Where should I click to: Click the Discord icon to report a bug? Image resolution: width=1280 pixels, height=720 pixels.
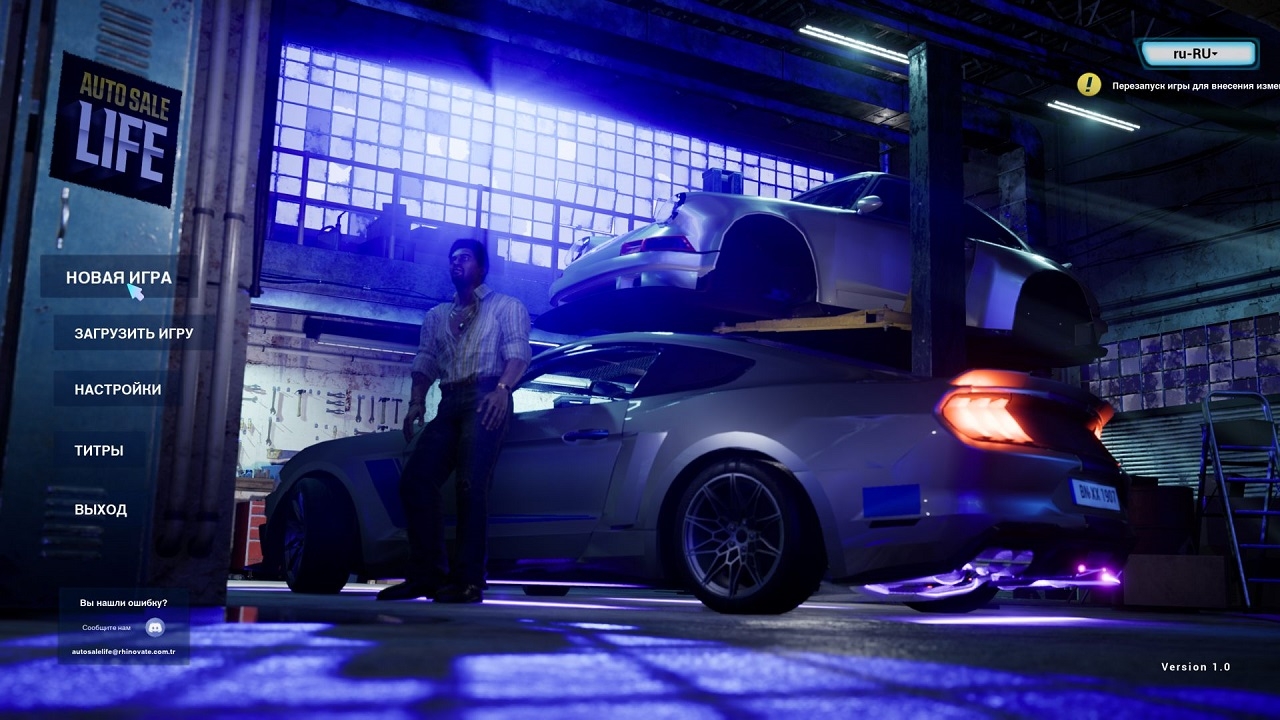155,627
